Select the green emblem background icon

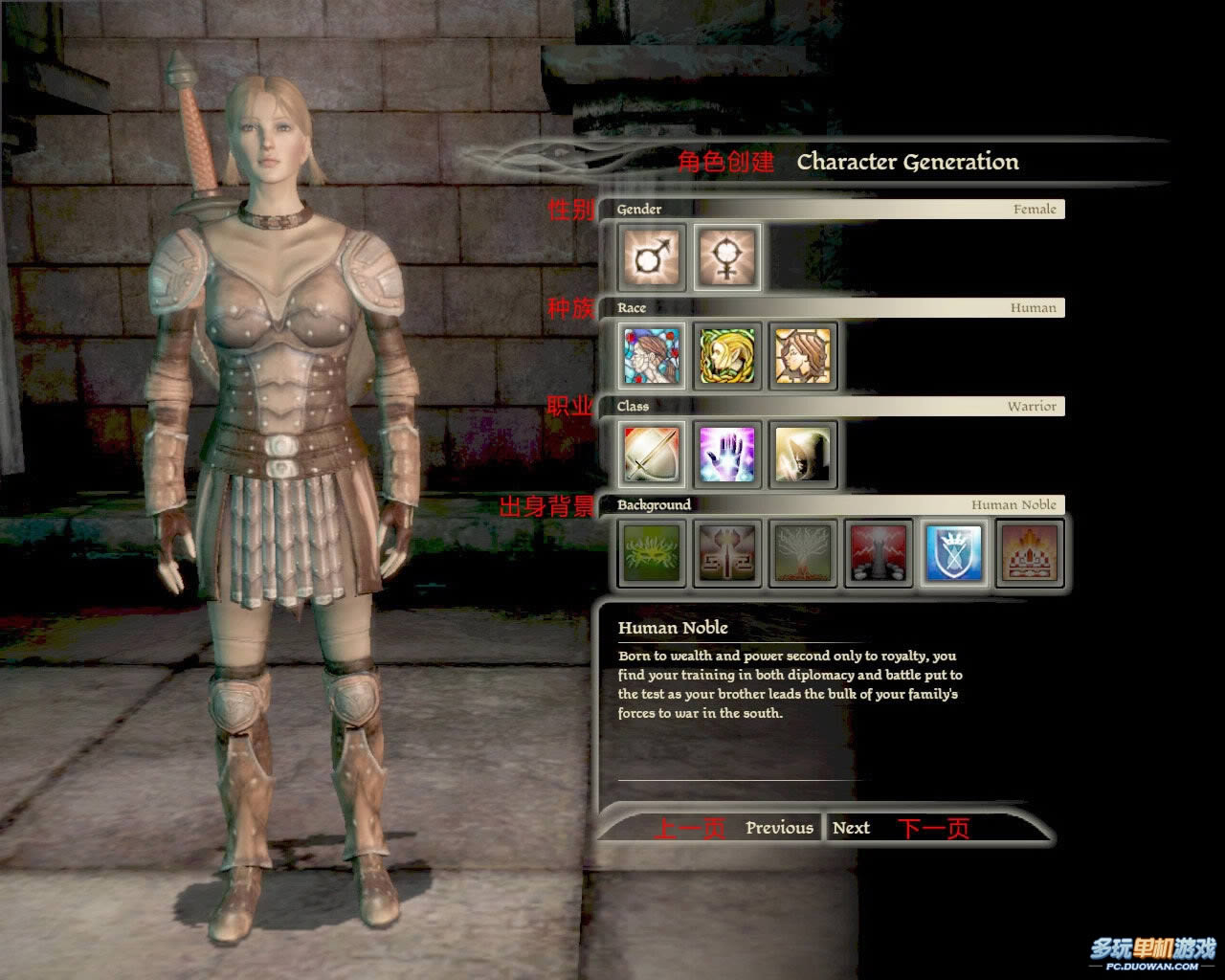click(x=652, y=553)
